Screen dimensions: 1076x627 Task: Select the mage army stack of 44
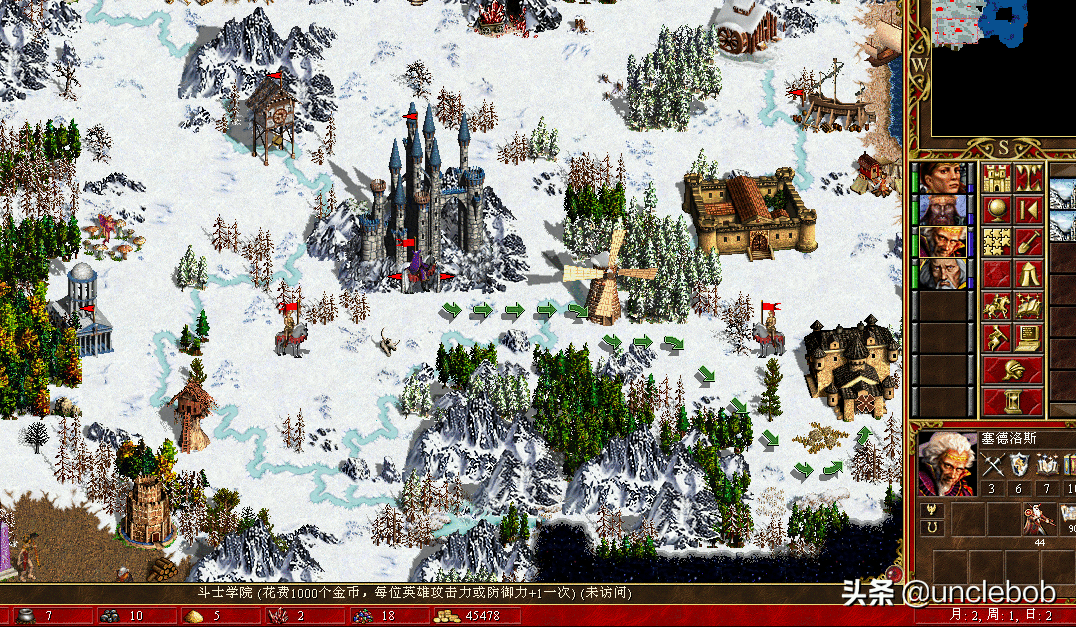(x=1036, y=521)
